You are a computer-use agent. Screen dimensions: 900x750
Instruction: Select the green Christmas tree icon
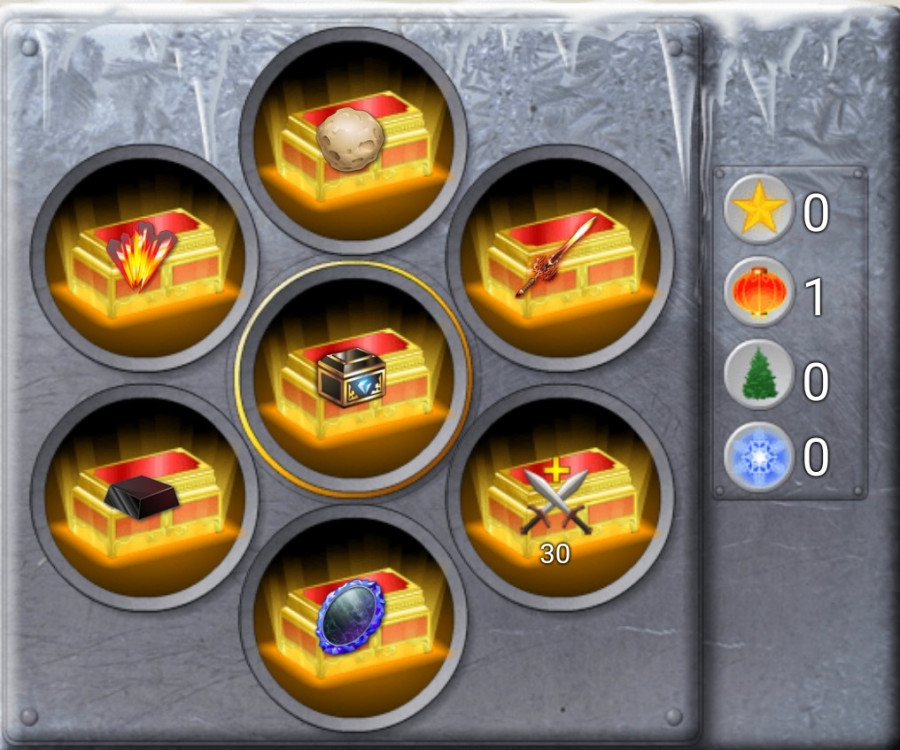pyautogui.click(x=759, y=375)
